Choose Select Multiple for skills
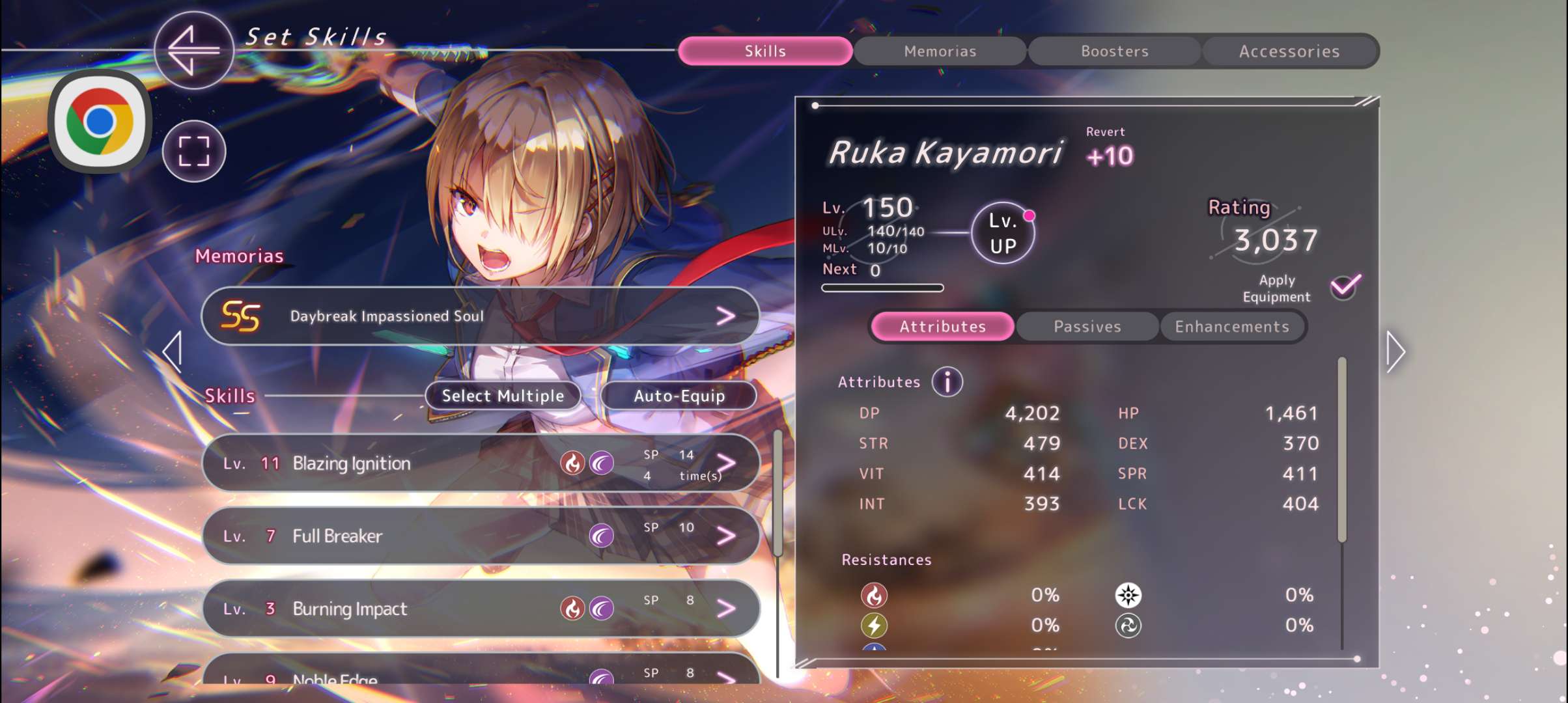Image resolution: width=1568 pixels, height=703 pixels. (503, 396)
